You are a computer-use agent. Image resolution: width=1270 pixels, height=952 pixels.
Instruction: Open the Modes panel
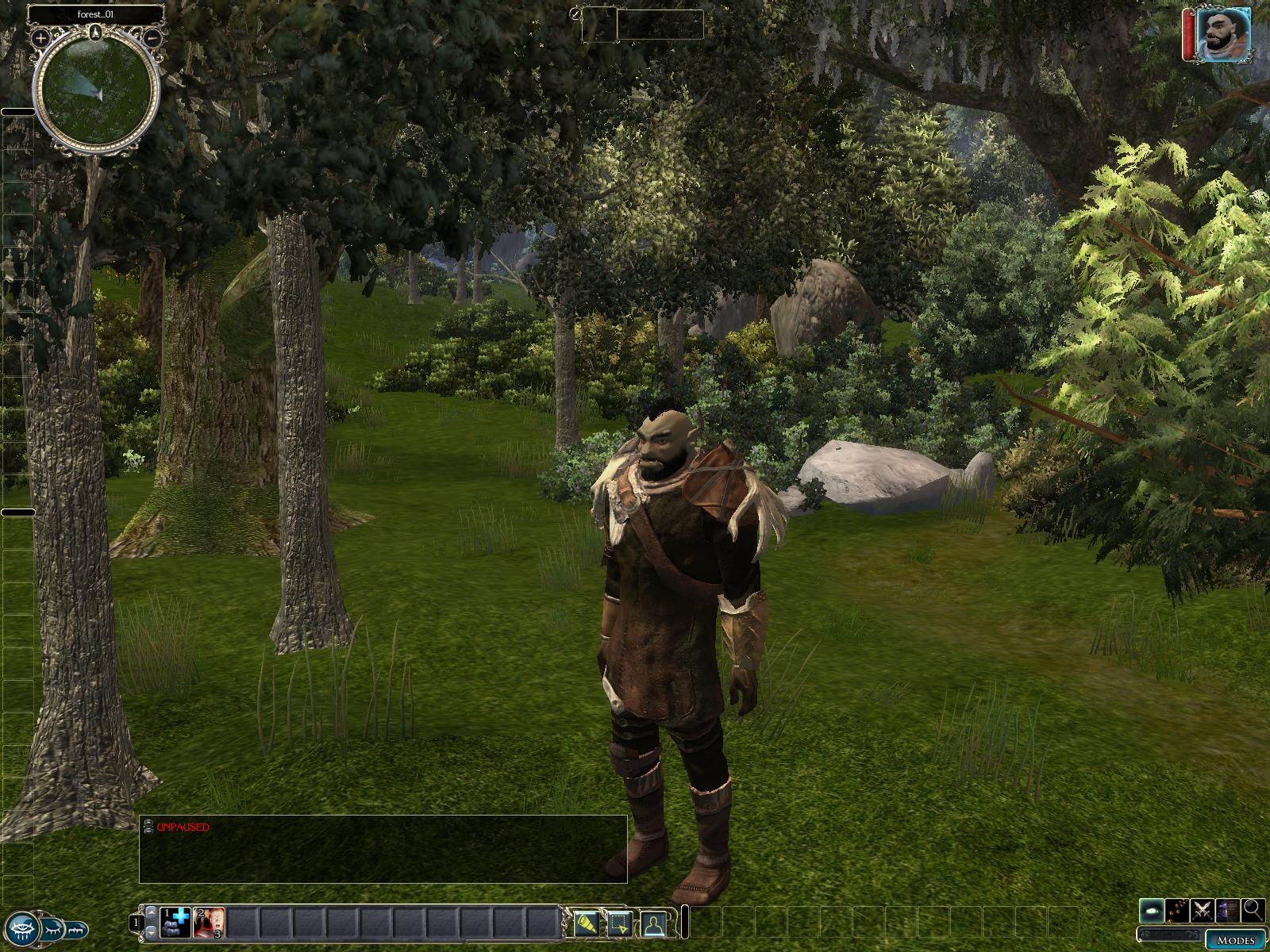(1234, 940)
